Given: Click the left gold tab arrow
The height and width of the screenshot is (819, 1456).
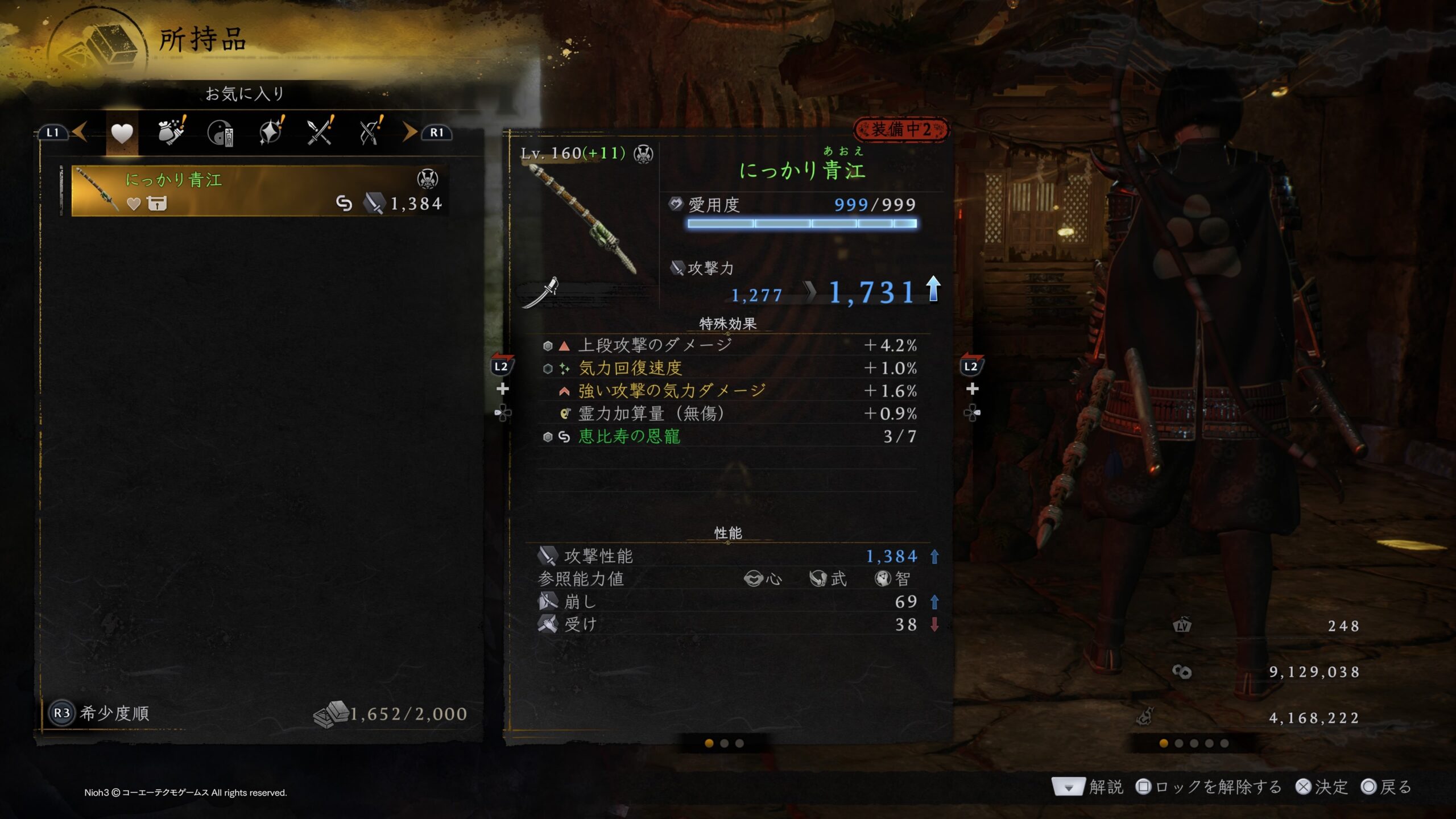Looking at the screenshot, I should [80, 132].
